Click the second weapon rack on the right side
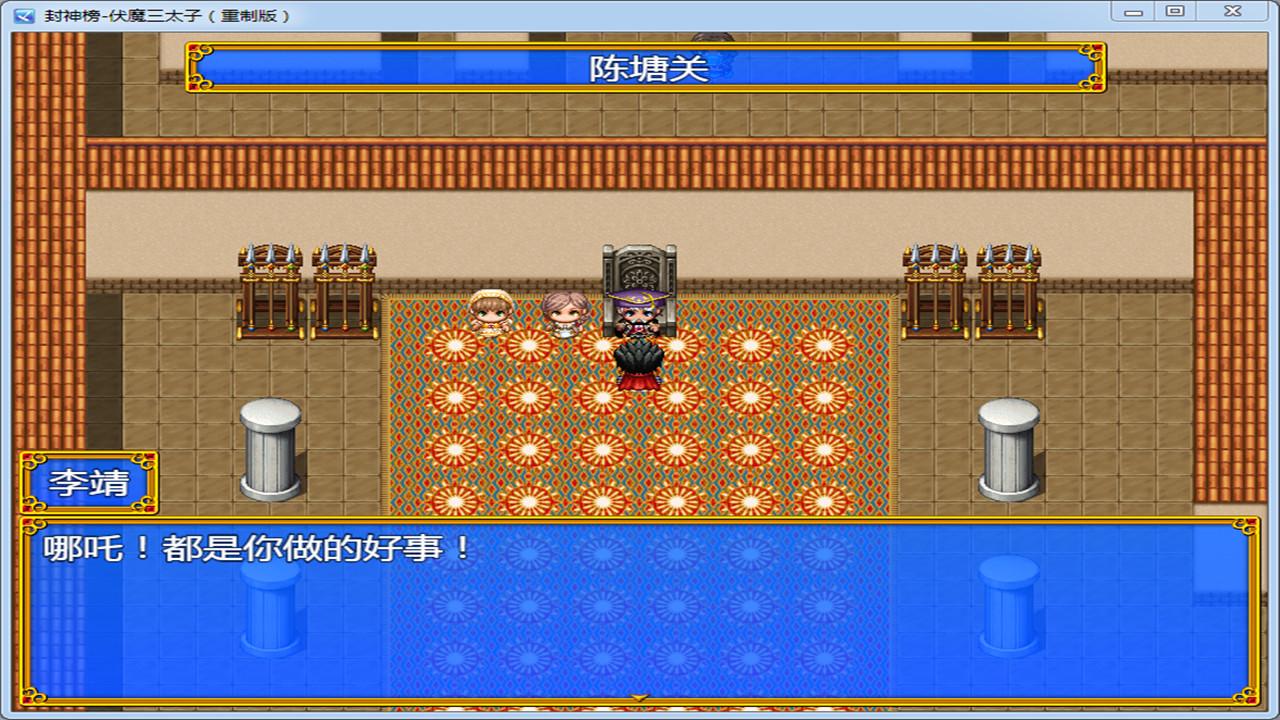 pyautogui.click(x=935, y=285)
